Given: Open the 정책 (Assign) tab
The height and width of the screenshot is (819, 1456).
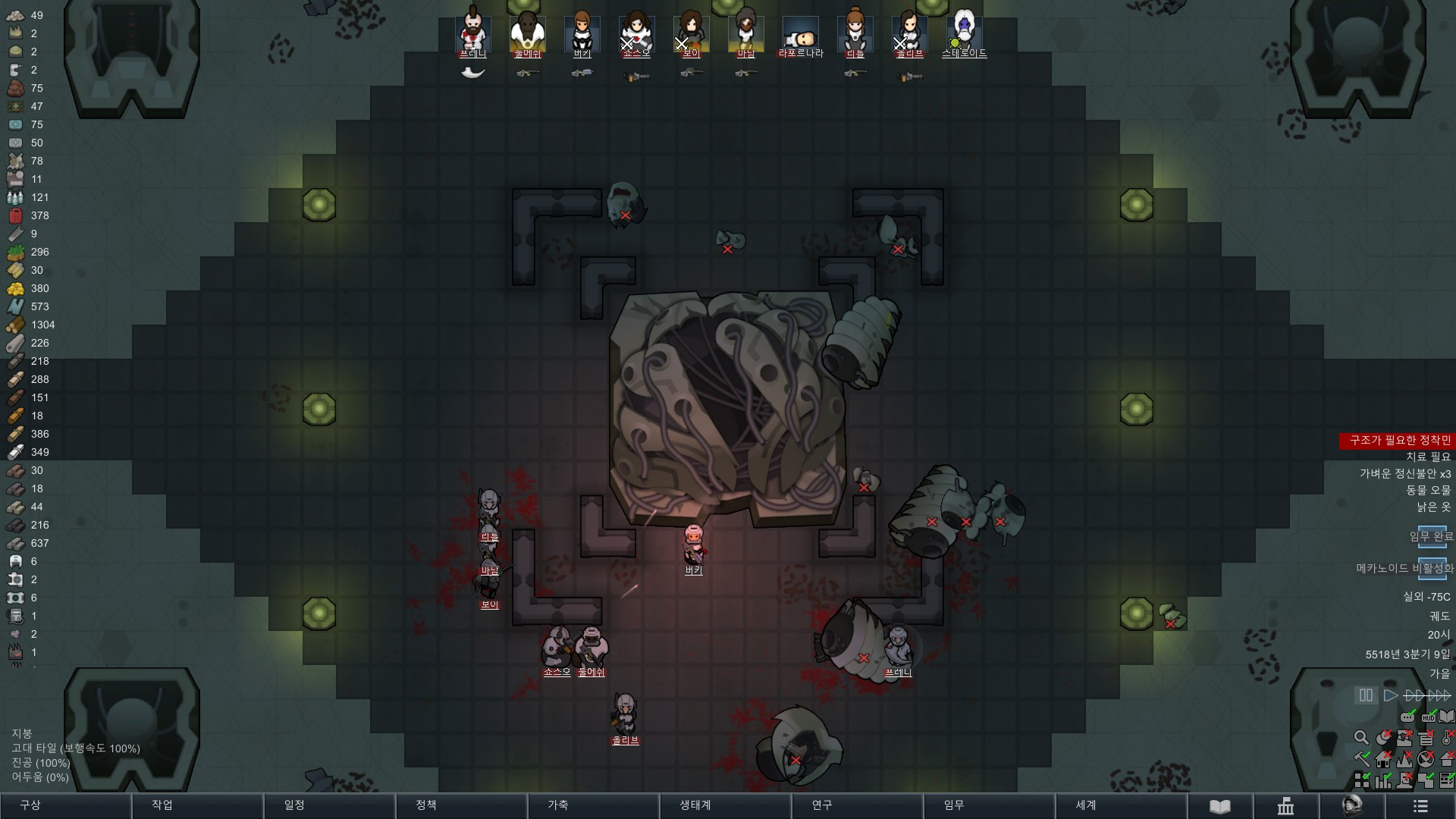Looking at the screenshot, I should 461,805.
